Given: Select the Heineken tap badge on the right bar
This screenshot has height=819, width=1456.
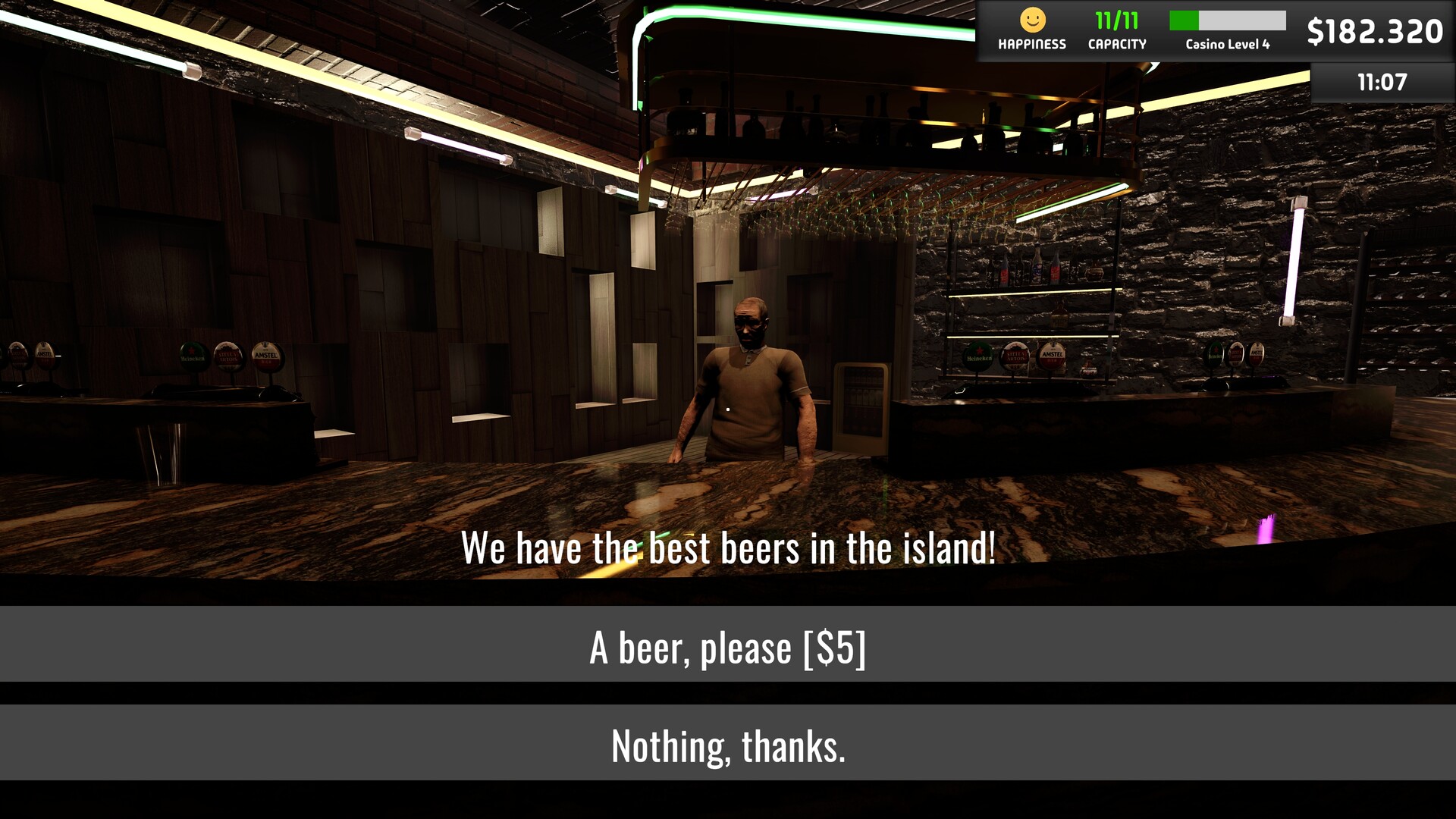Looking at the screenshot, I should (x=977, y=356).
